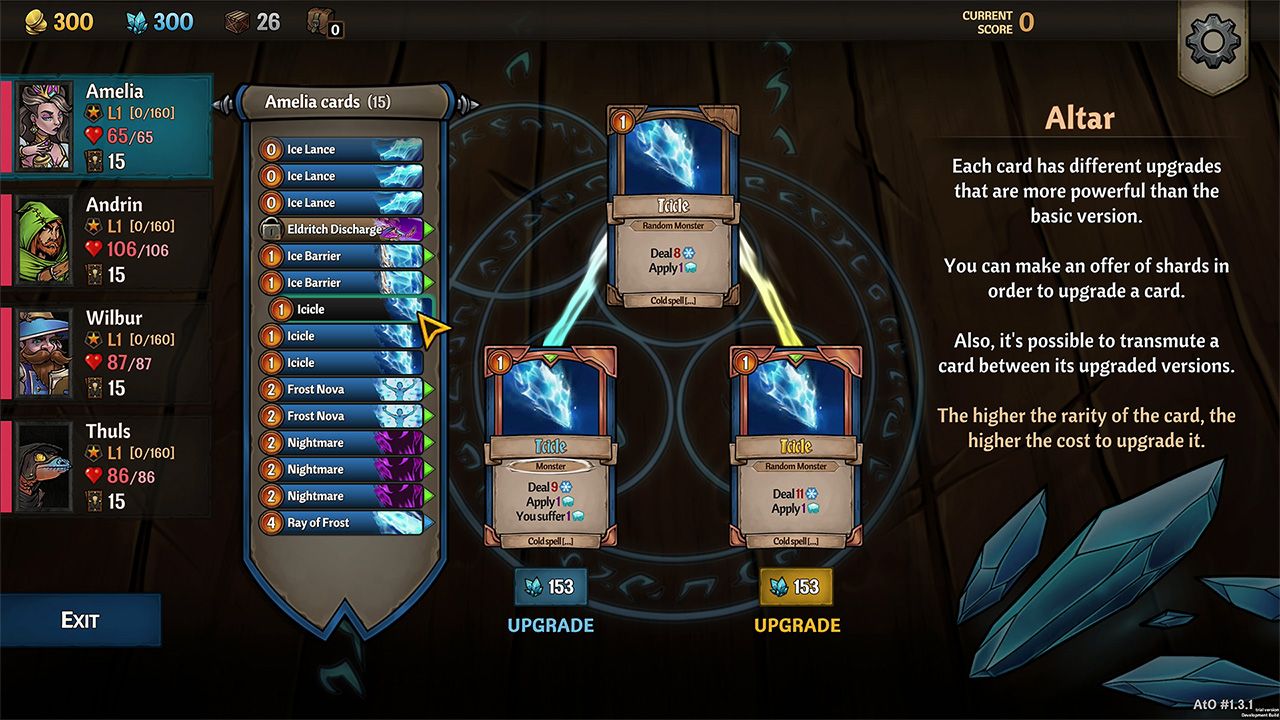The height and width of the screenshot is (720, 1280).
Task: Open the backpack icon next to supplies
Action: click(x=316, y=25)
